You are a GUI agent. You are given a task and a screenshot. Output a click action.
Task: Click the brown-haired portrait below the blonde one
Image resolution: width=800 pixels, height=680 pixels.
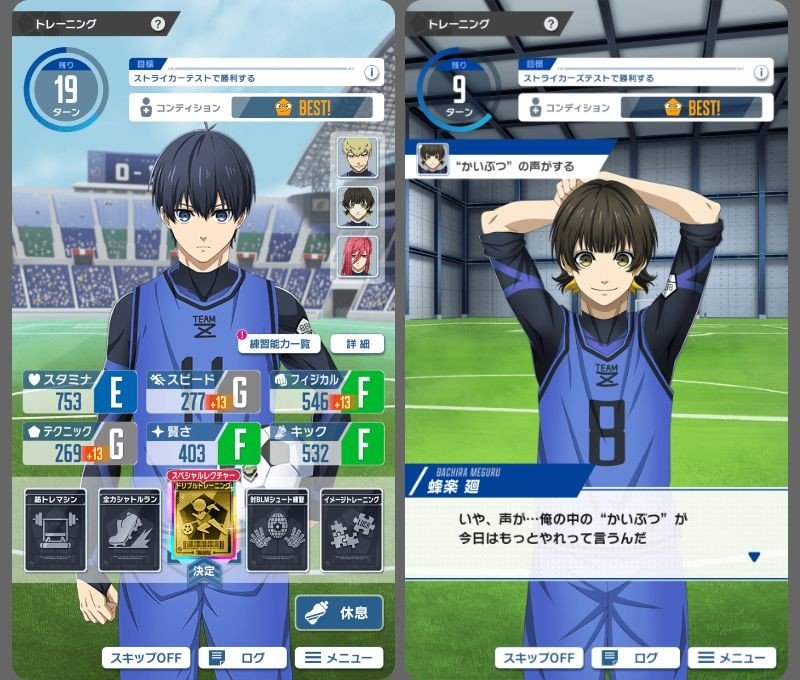click(x=357, y=207)
